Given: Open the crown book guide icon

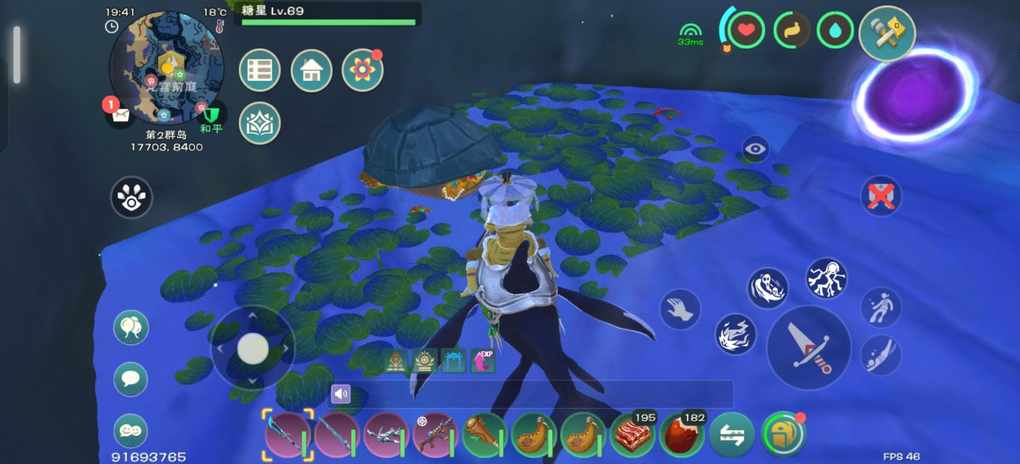Looking at the screenshot, I should [x=260, y=123].
